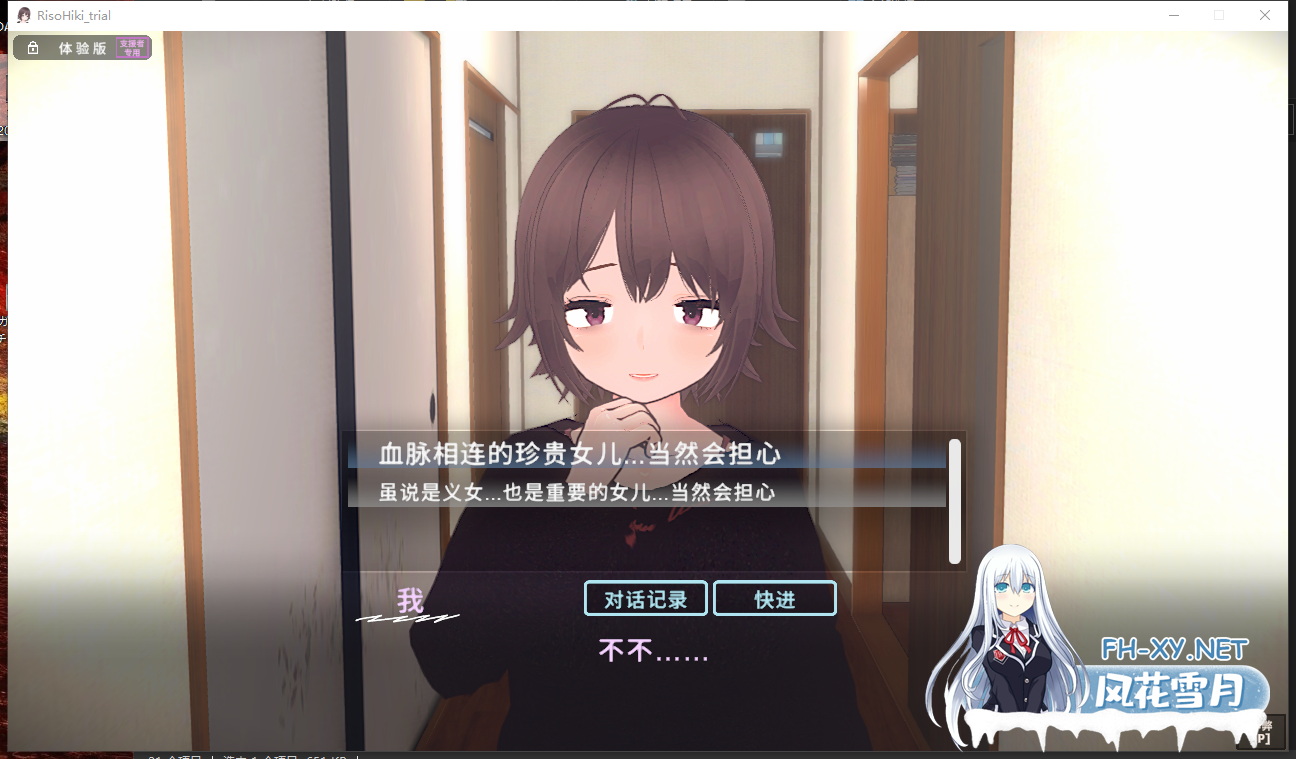Click the lock icon on the 体验版 badge
Screen dimensions: 1296x759
click(31, 47)
